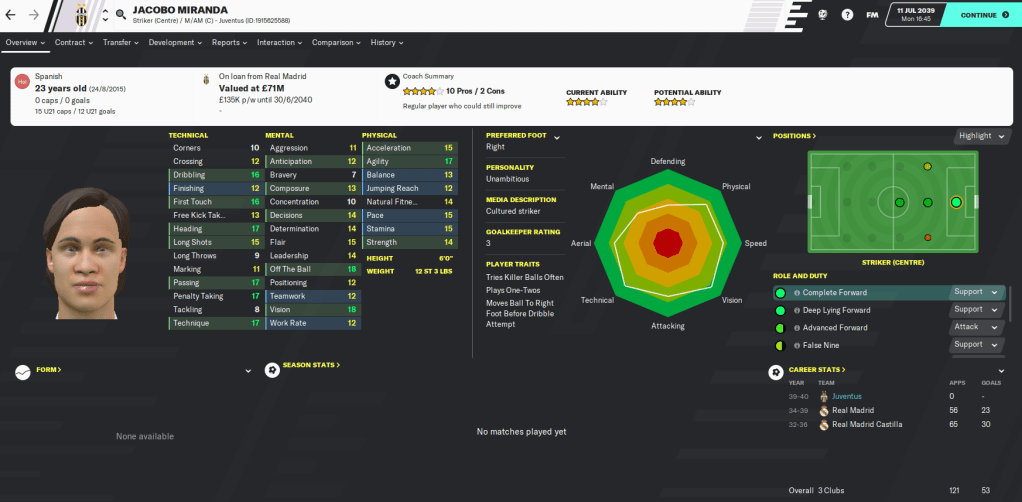
Task: Open the Form section
Action: pos(48,370)
